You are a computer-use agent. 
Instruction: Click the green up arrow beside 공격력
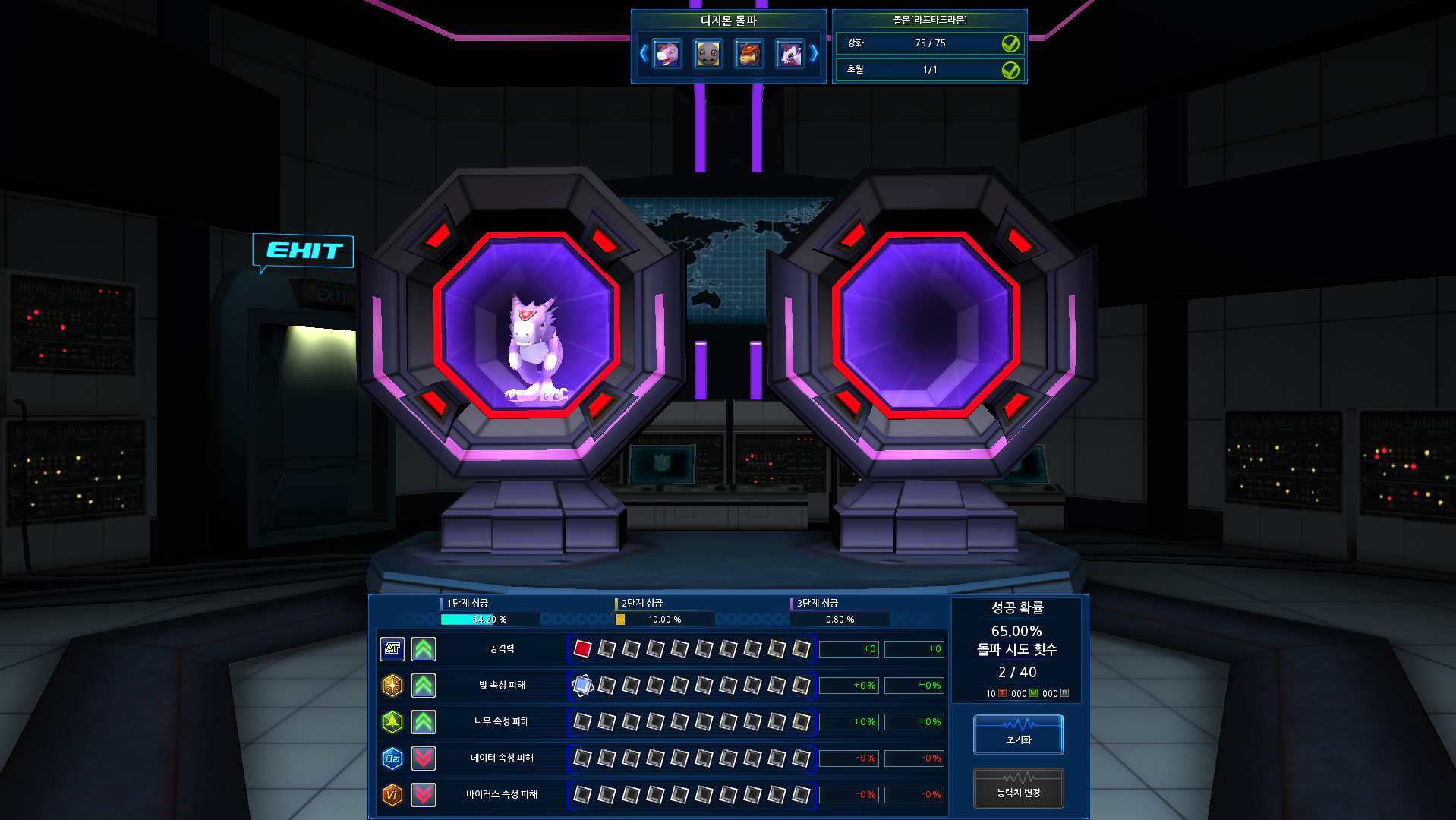[424, 648]
